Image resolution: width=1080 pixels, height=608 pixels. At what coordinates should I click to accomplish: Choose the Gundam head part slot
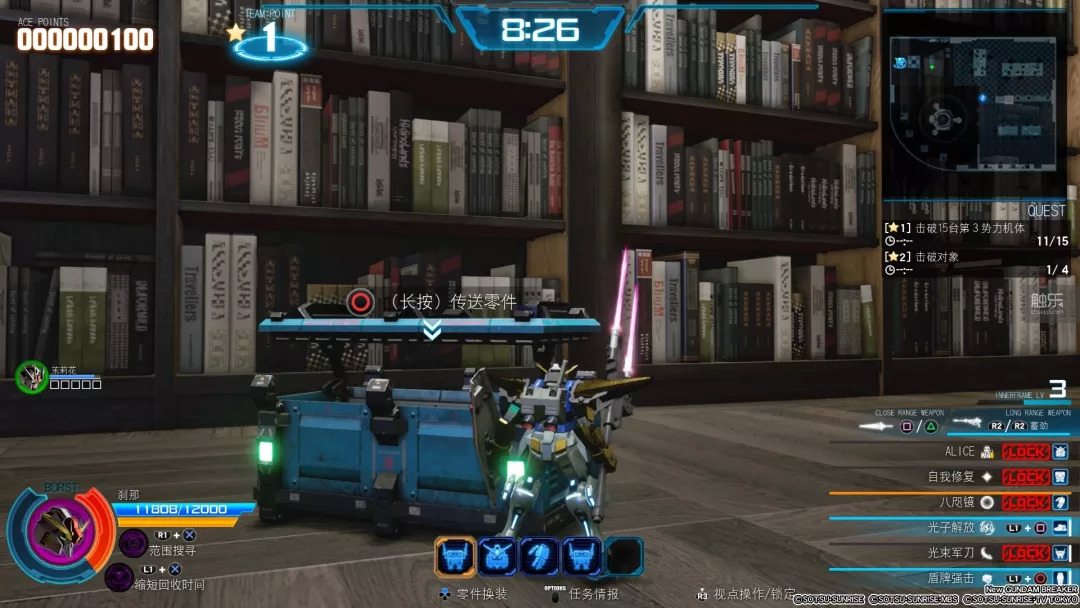tap(497, 557)
